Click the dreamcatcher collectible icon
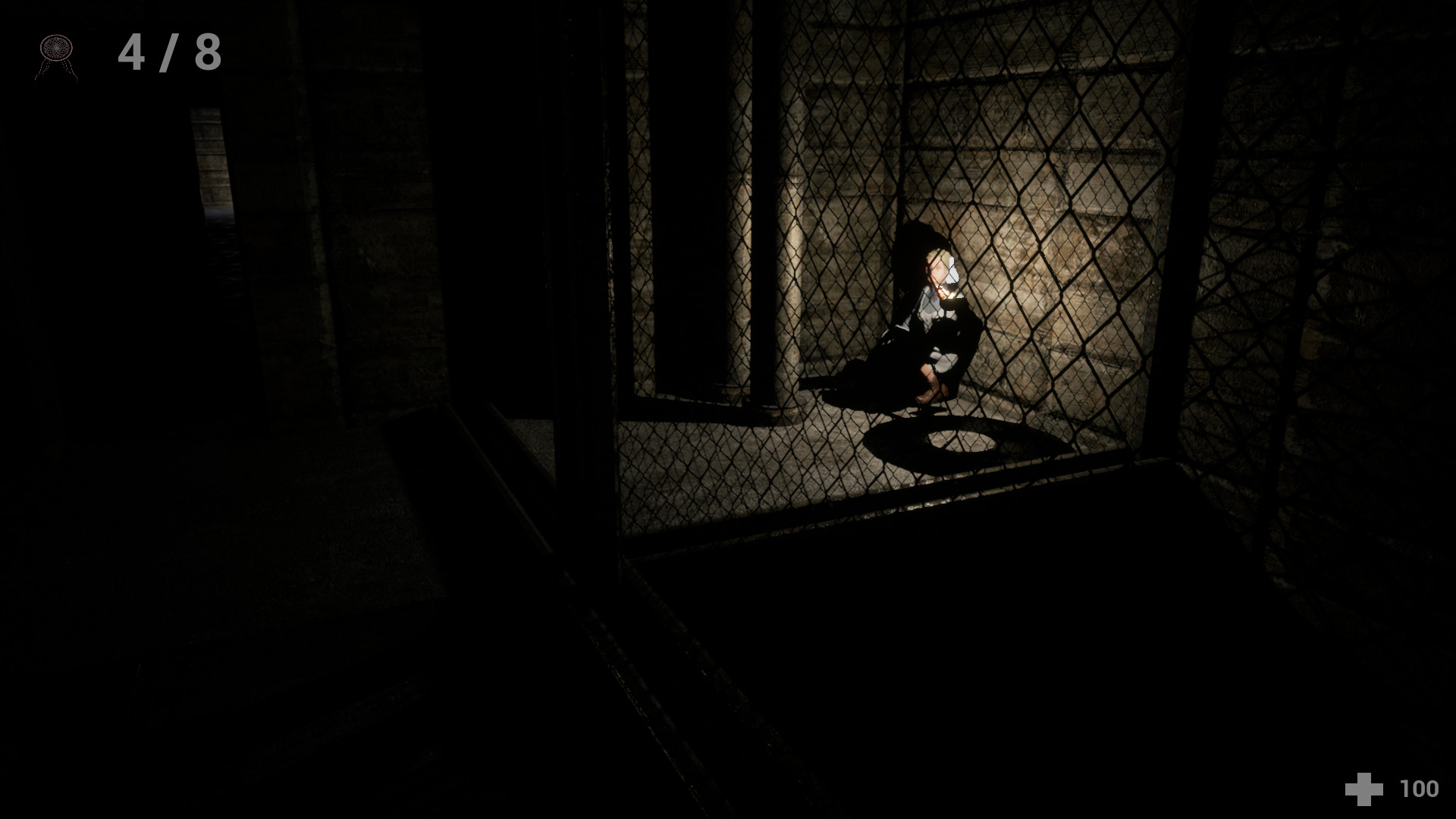The width and height of the screenshot is (1456, 819). pyautogui.click(x=56, y=47)
